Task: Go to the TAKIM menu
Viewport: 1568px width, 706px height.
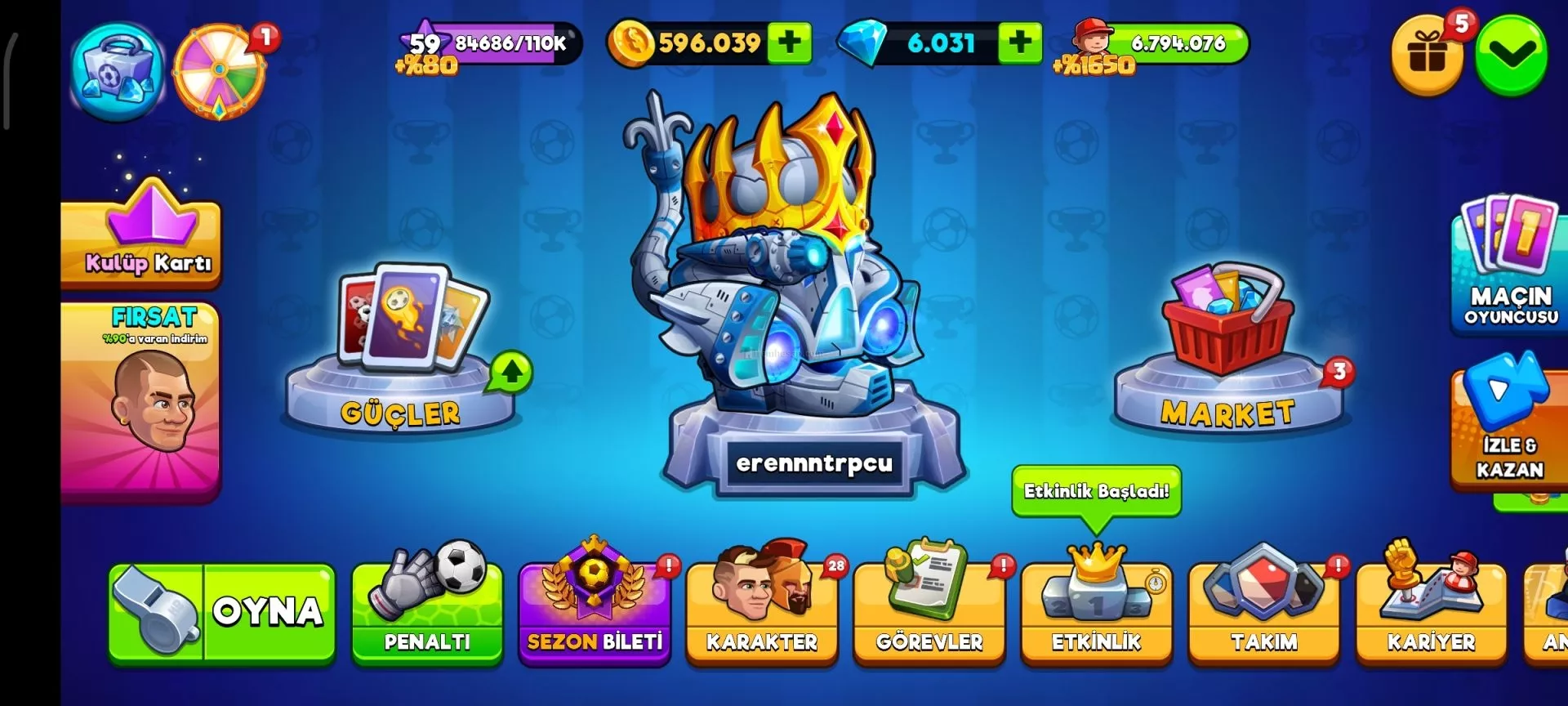Action: click(x=1264, y=613)
